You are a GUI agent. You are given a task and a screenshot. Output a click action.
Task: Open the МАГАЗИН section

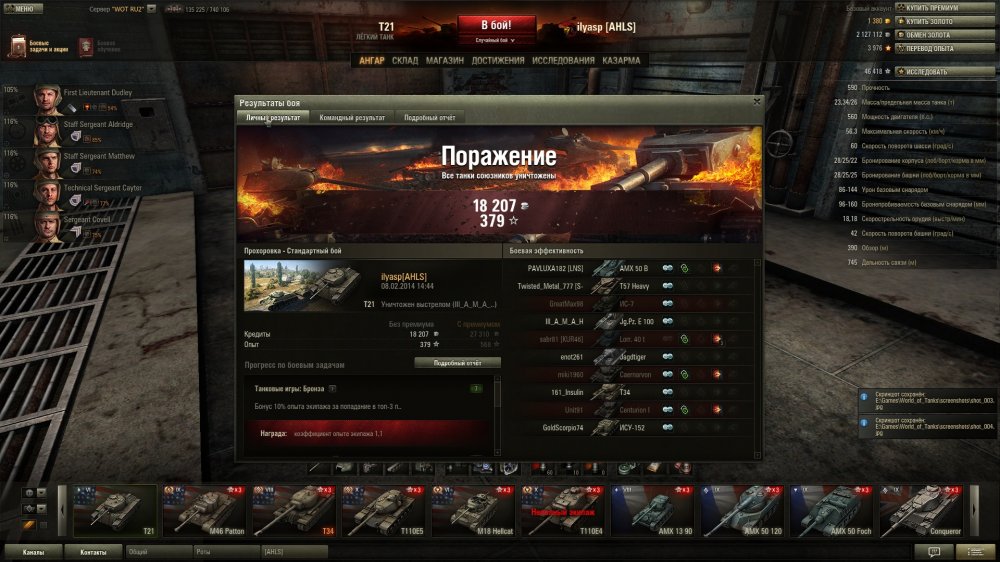[x=444, y=60]
